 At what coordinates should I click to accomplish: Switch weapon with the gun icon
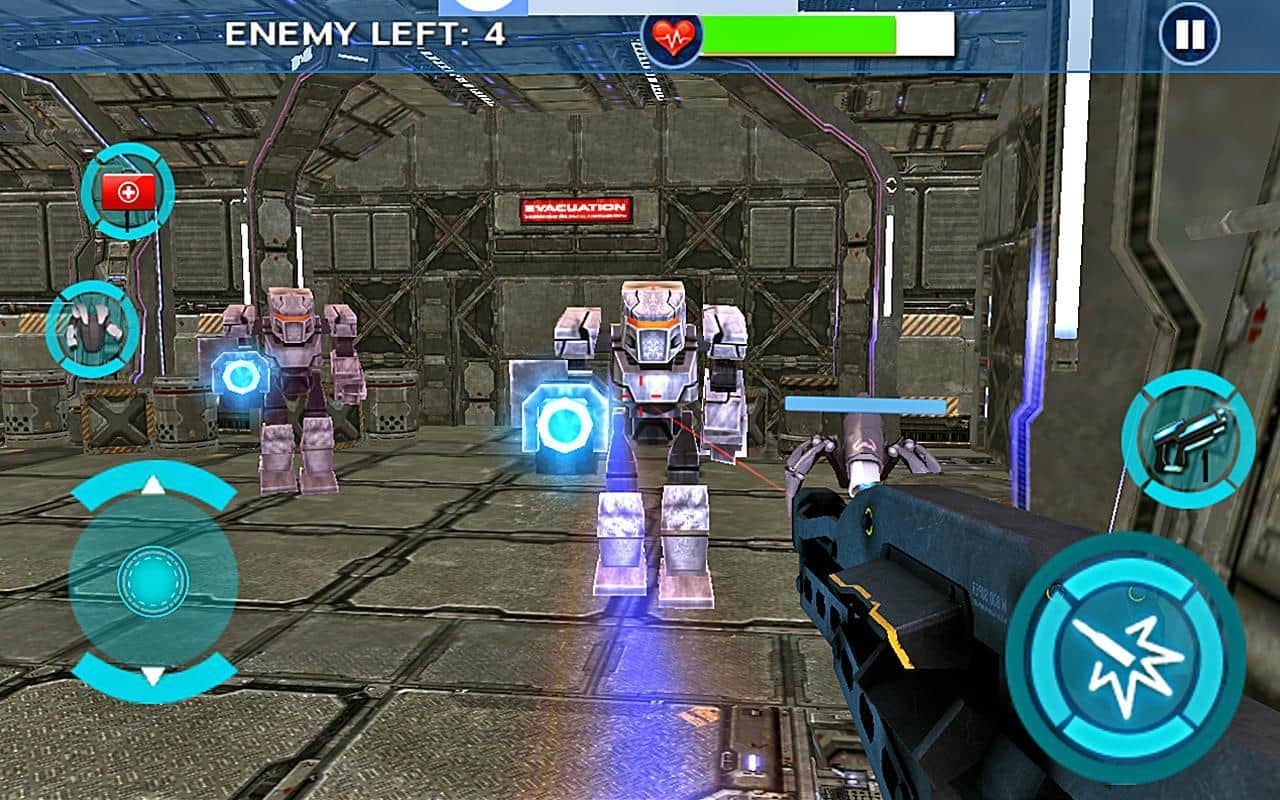click(x=1187, y=437)
